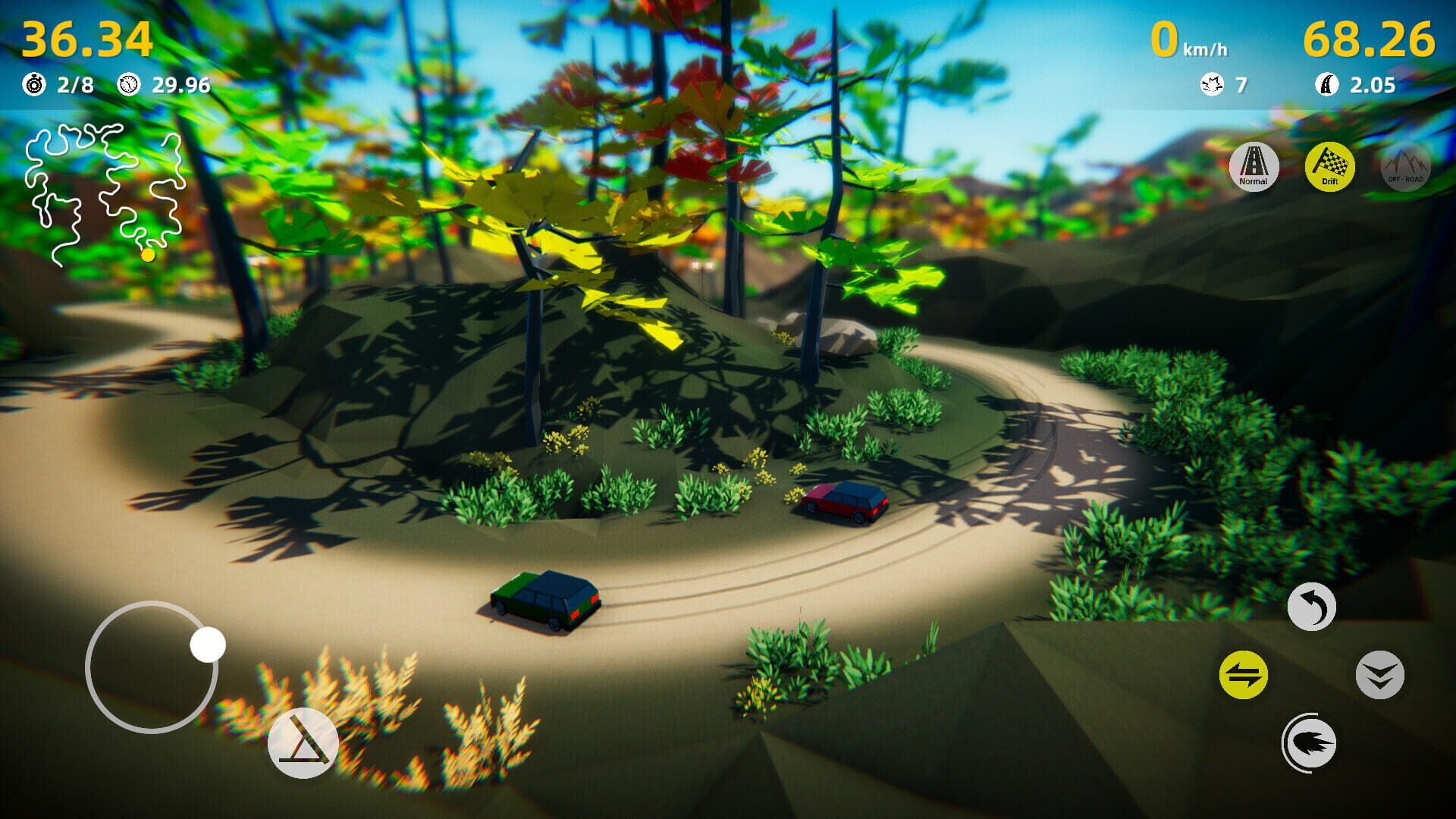1456x819 pixels.
Task: Select the timer icon next to 29.96
Action: [128, 86]
